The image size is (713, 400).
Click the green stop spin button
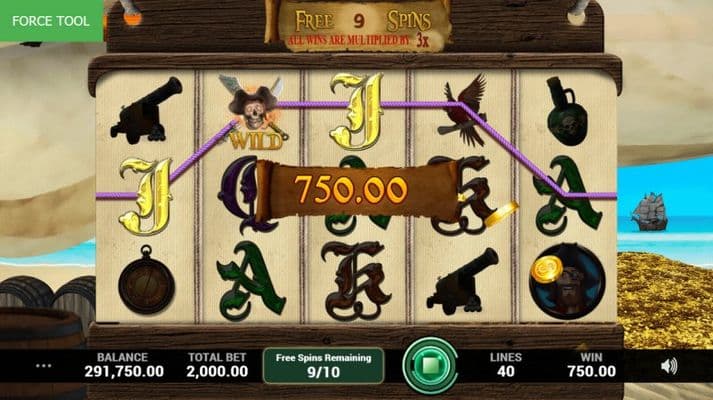click(430, 366)
